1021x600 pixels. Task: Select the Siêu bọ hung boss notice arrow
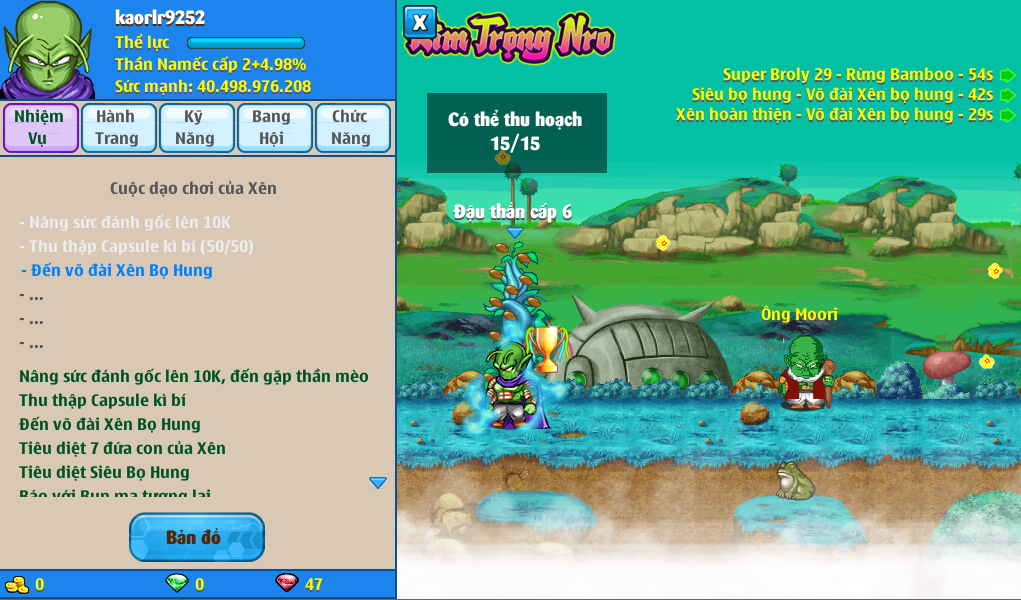(x=1007, y=95)
